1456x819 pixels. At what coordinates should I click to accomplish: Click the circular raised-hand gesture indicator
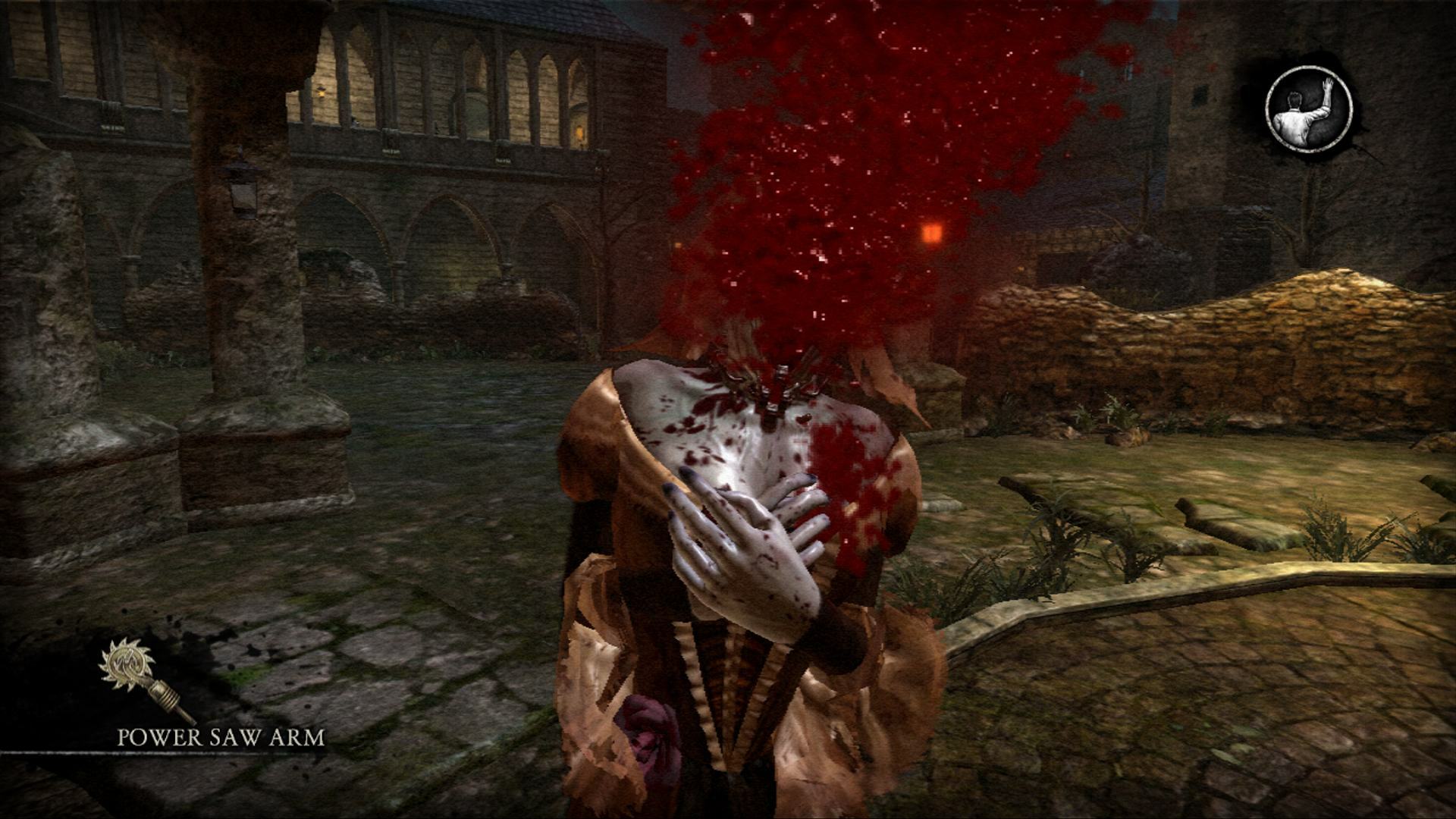tap(1310, 110)
